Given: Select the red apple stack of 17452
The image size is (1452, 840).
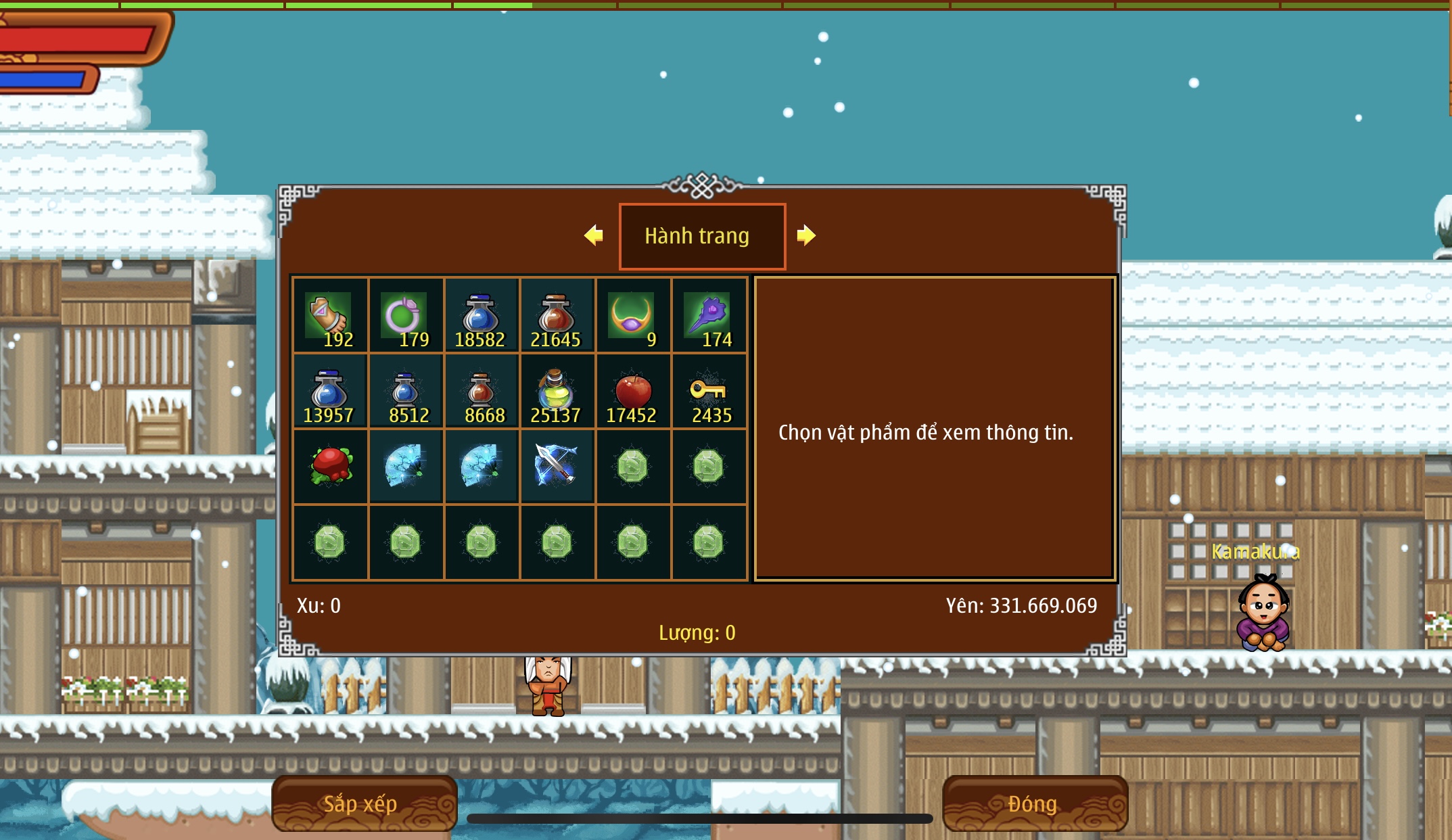Looking at the screenshot, I should click(x=633, y=391).
